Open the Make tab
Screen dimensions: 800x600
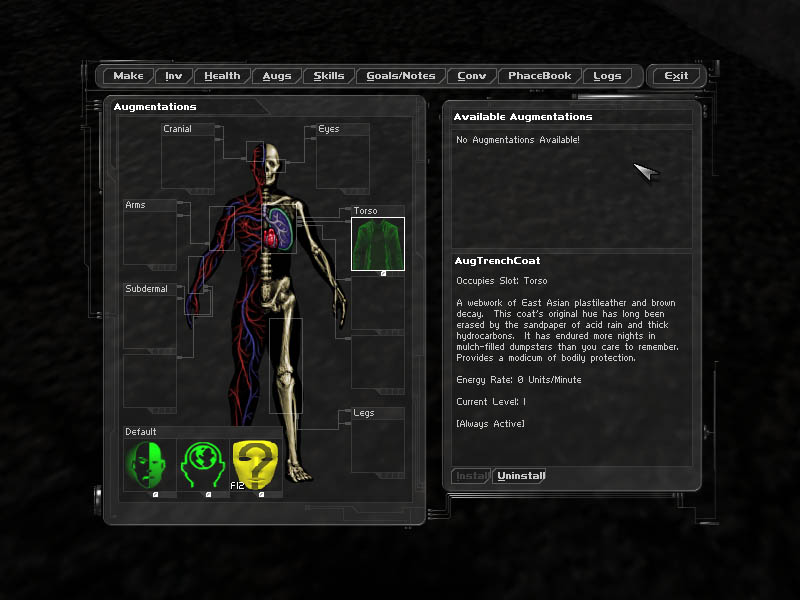128,76
